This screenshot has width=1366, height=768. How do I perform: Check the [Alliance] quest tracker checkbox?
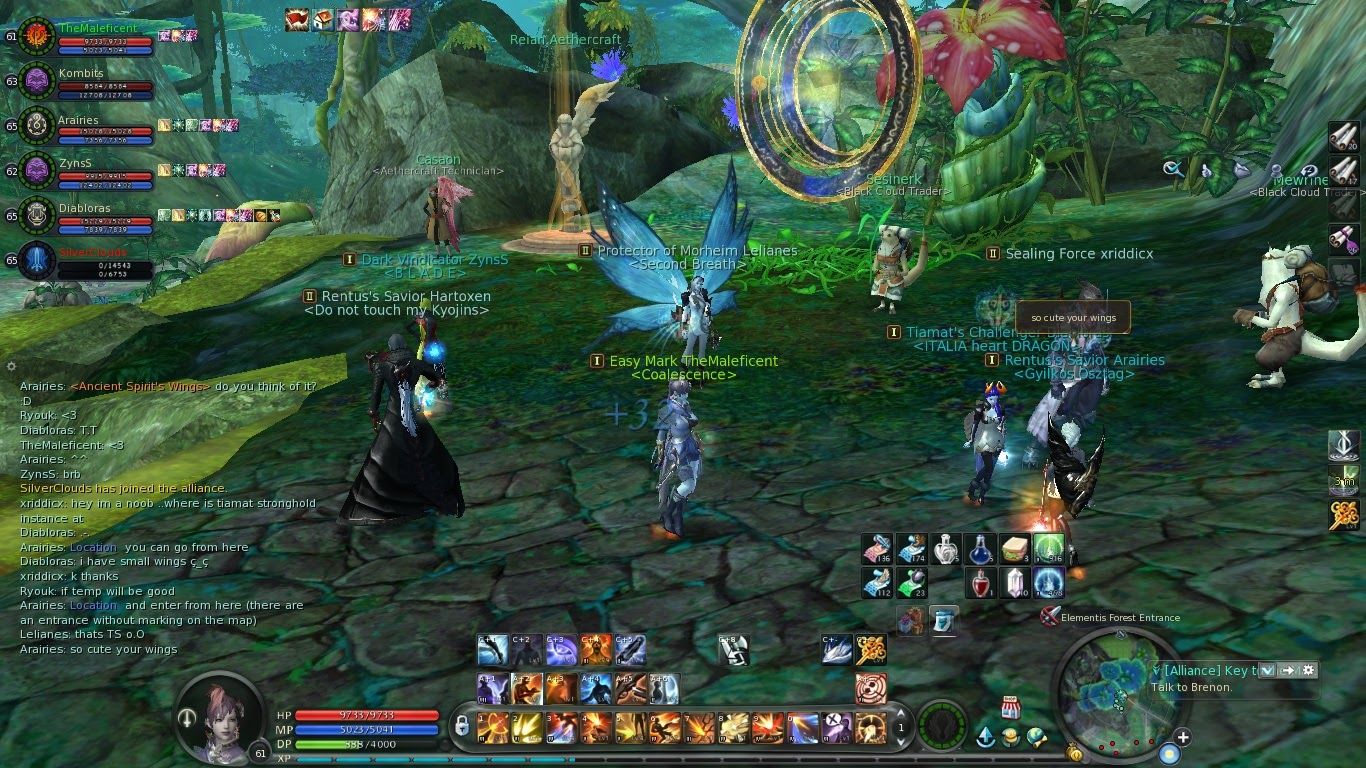[x=1157, y=670]
